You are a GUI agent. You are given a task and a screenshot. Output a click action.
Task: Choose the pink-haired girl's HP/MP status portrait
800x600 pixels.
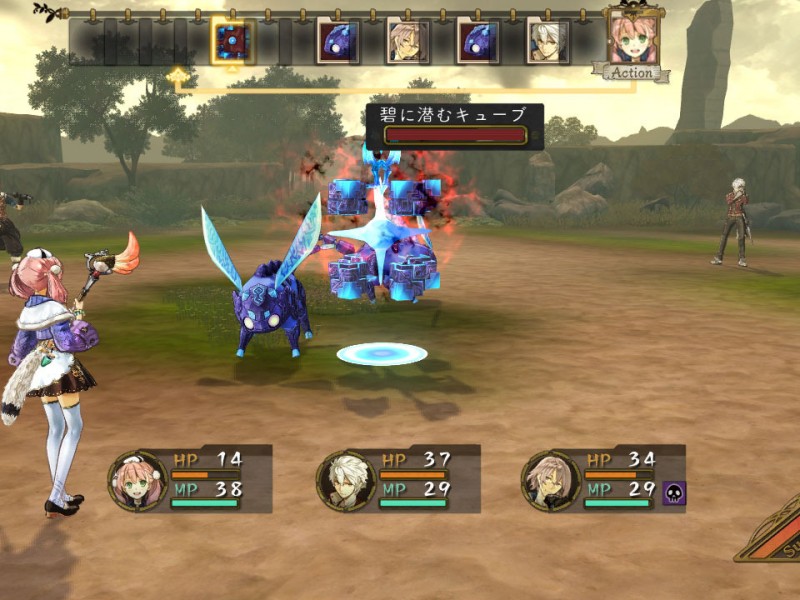136,479
